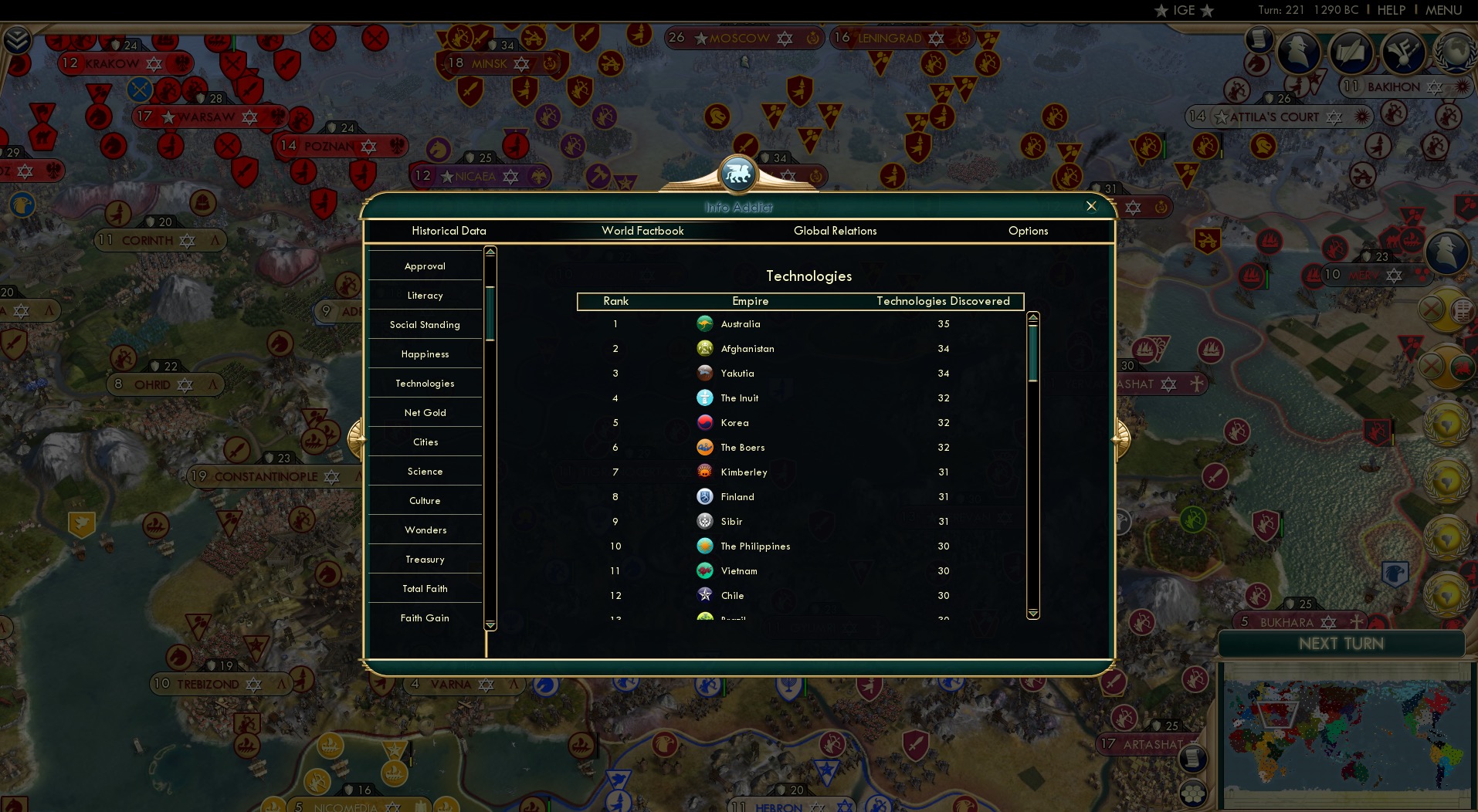The height and width of the screenshot is (812, 1478).
Task: Click The Inuit's flag icon
Action: (x=705, y=398)
